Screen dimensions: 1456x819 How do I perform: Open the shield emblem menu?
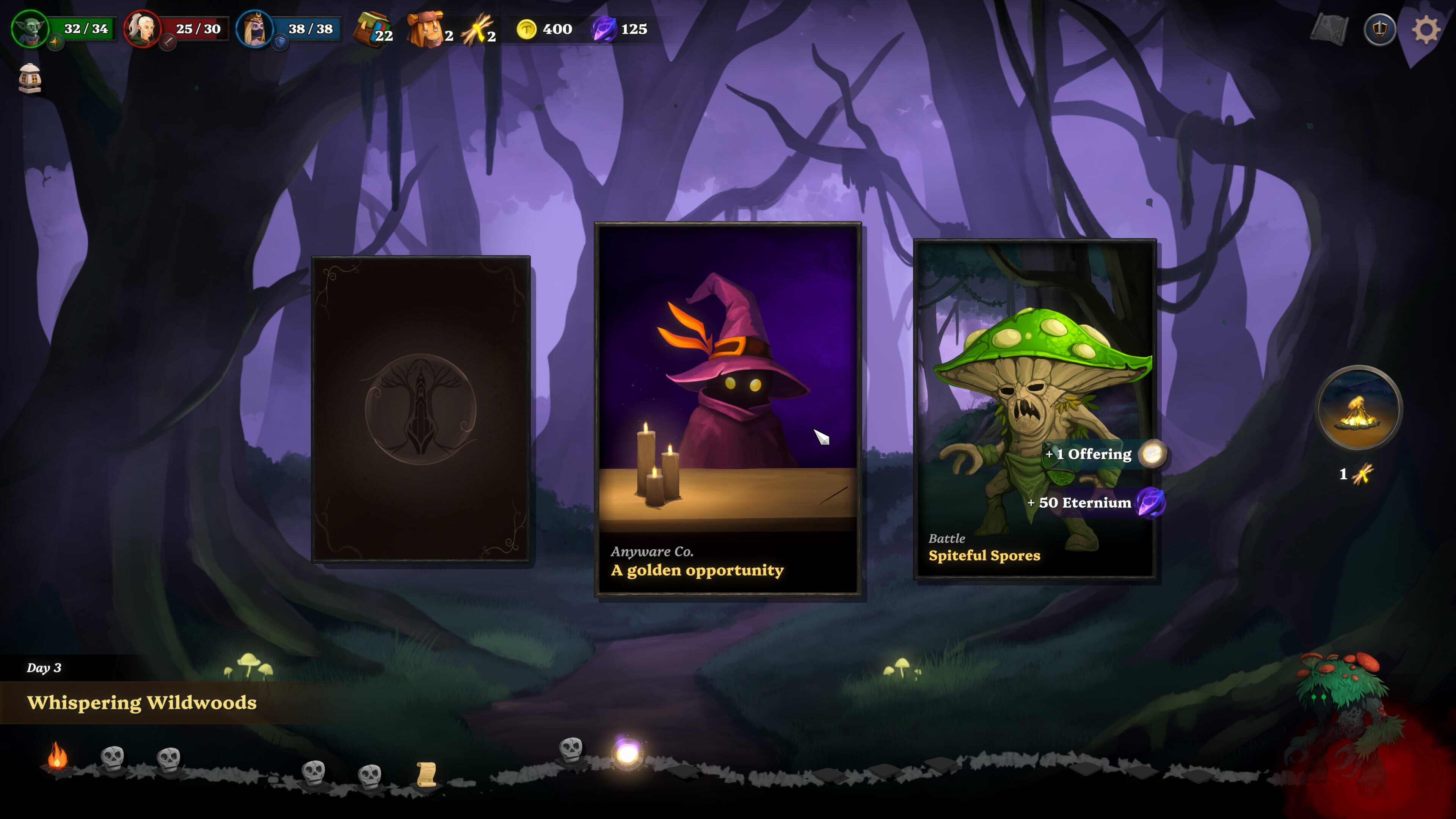click(1379, 30)
